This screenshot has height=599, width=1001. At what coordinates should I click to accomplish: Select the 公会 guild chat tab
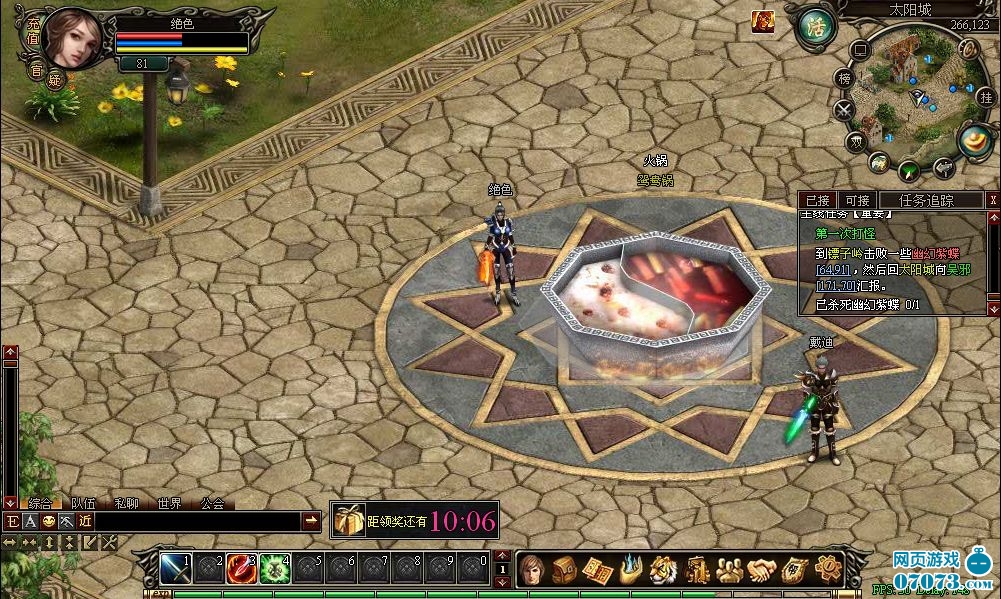[x=212, y=504]
